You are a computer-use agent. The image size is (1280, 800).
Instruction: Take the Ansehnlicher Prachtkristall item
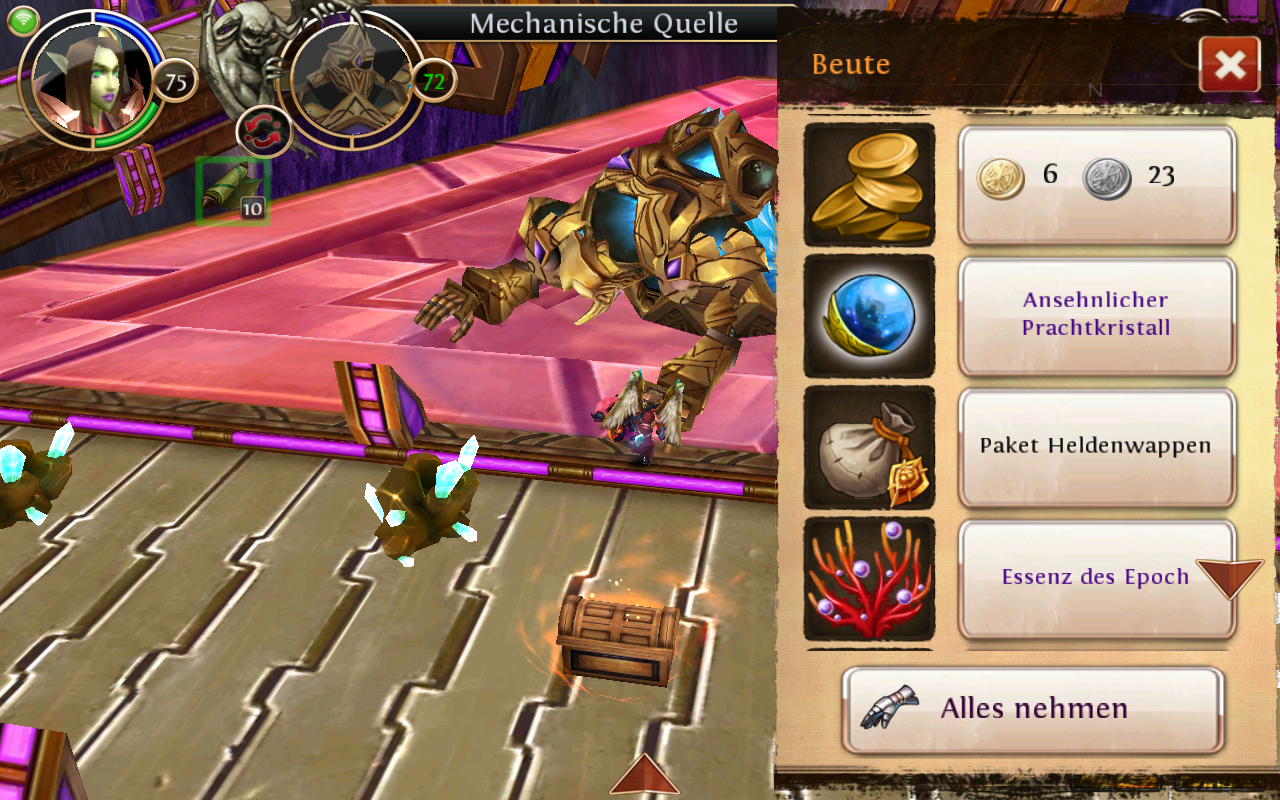pyautogui.click(x=1097, y=315)
